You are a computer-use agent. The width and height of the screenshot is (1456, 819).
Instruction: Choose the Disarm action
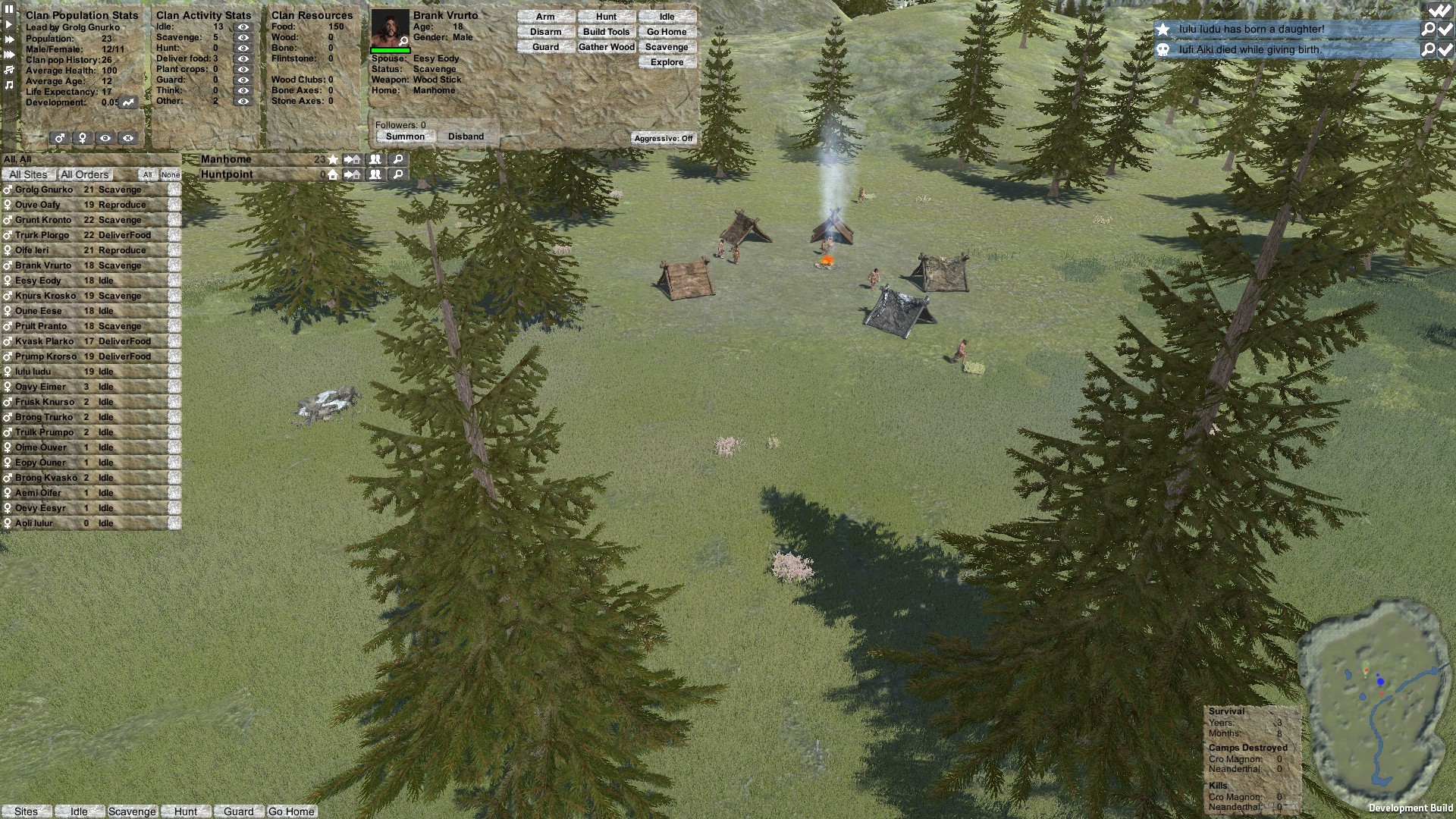pos(545,32)
